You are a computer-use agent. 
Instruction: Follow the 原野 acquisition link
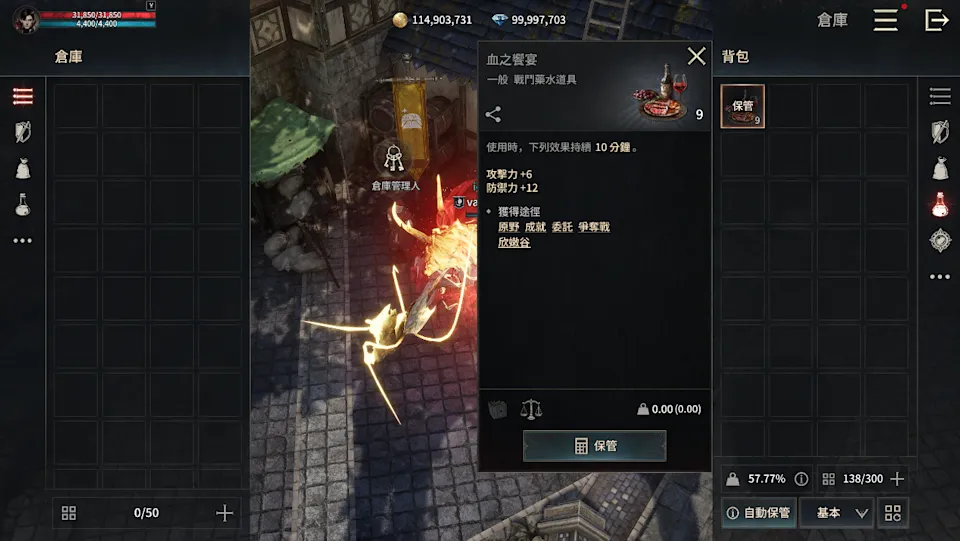coord(508,227)
